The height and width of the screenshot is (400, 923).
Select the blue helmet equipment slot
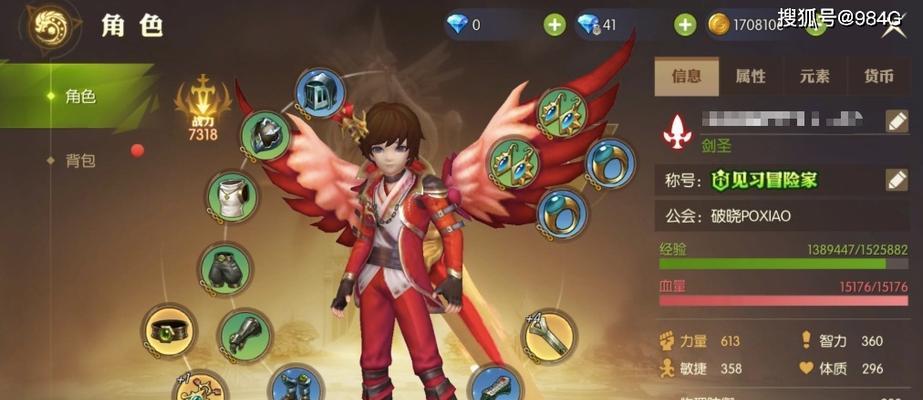(320, 92)
